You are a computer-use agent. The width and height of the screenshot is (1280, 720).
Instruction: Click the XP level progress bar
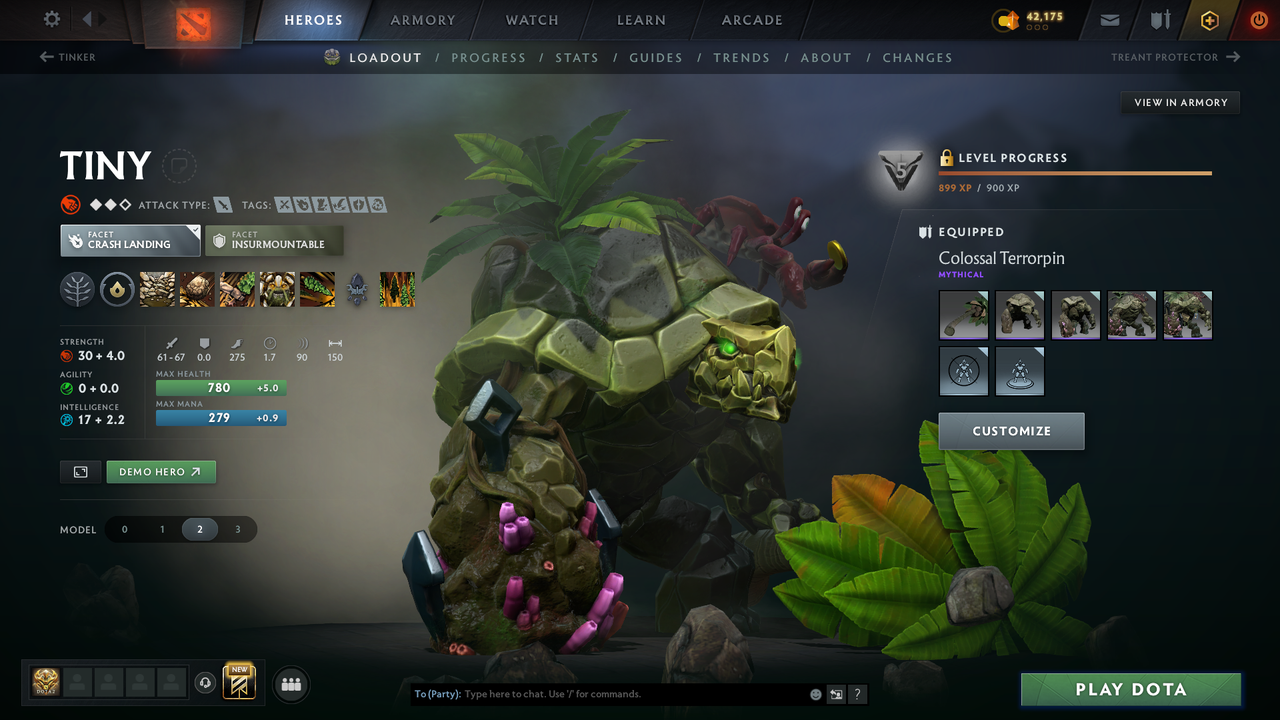1075,172
